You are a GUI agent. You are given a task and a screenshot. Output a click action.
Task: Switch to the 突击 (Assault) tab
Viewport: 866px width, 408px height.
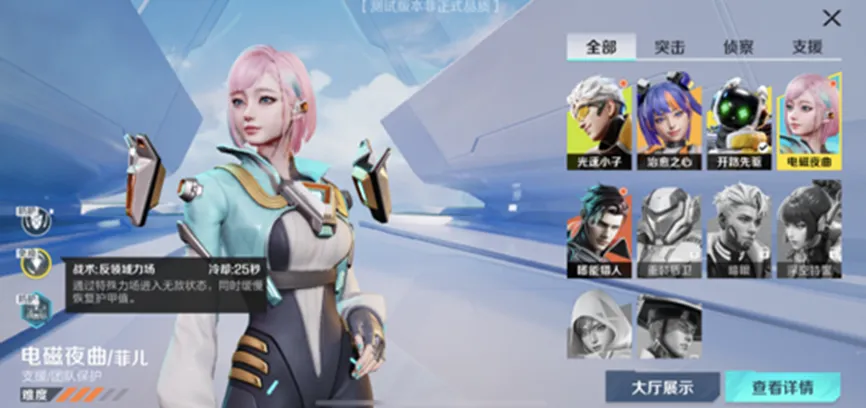click(669, 47)
